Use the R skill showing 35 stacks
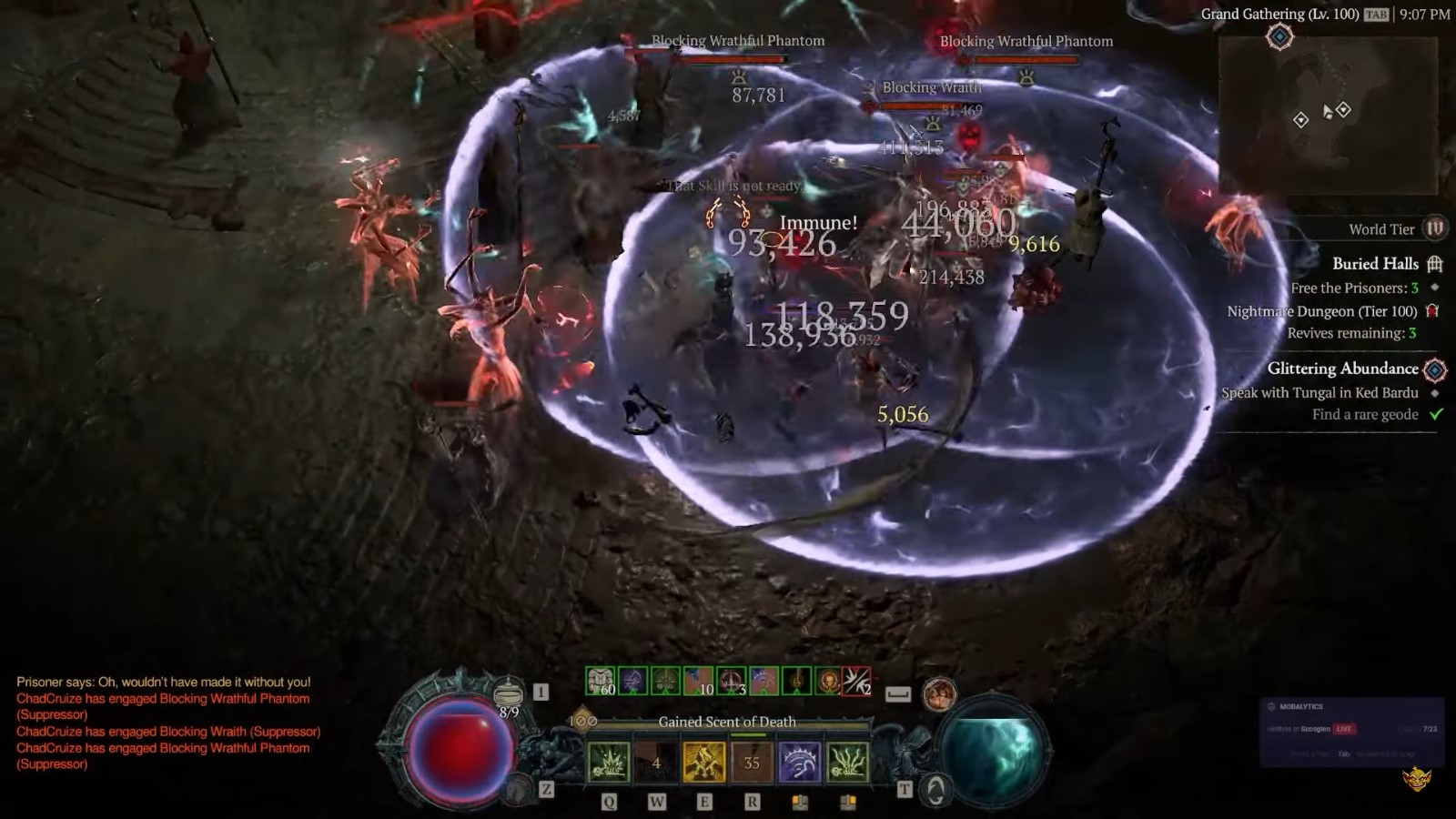Image resolution: width=1456 pixels, height=819 pixels. (x=752, y=761)
